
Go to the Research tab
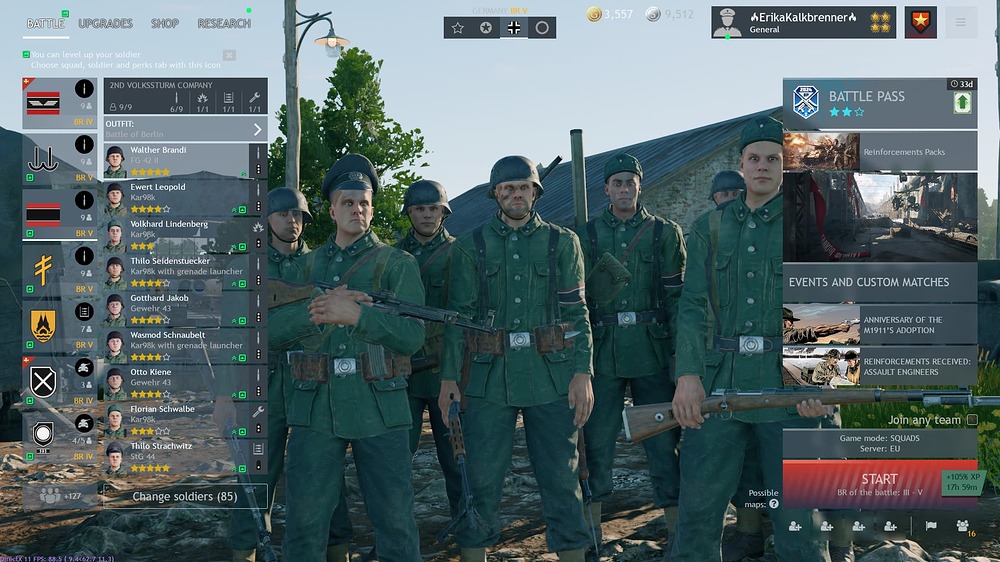coord(224,23)
